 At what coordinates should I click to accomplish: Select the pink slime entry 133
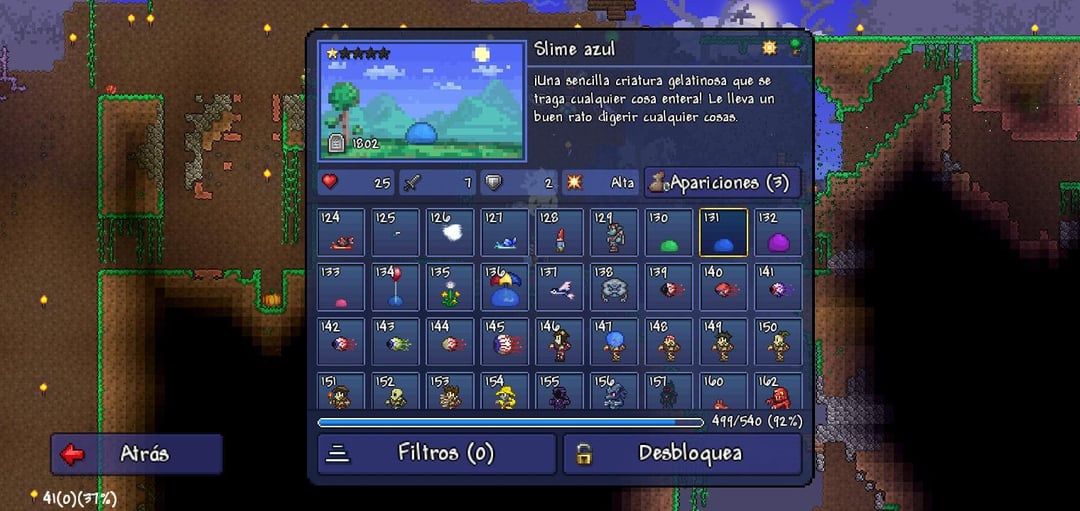[x=342, y=288]
